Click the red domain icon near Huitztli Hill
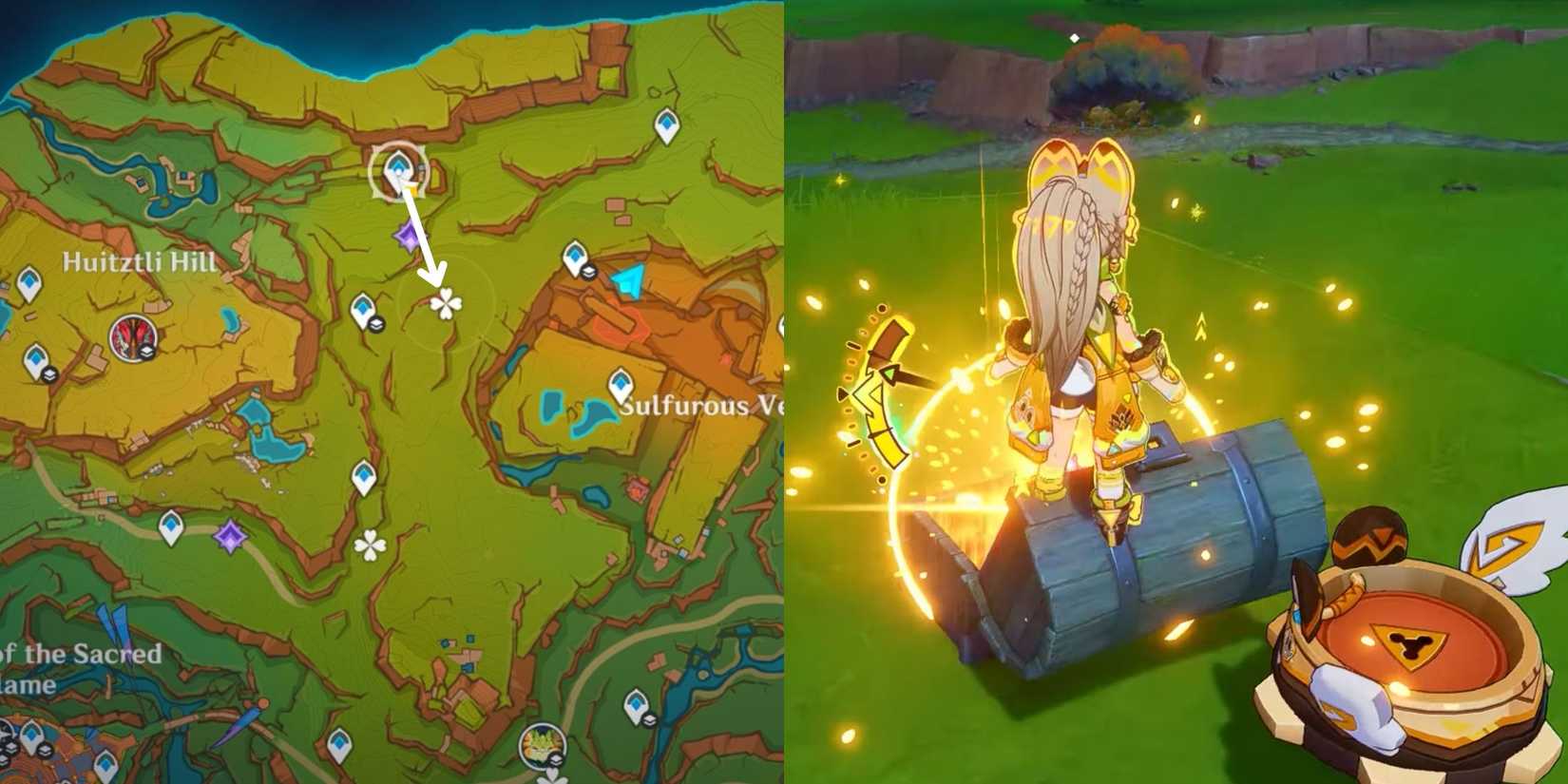Image resolution: width=1568 pixels, height=784 pixels. 133,336
